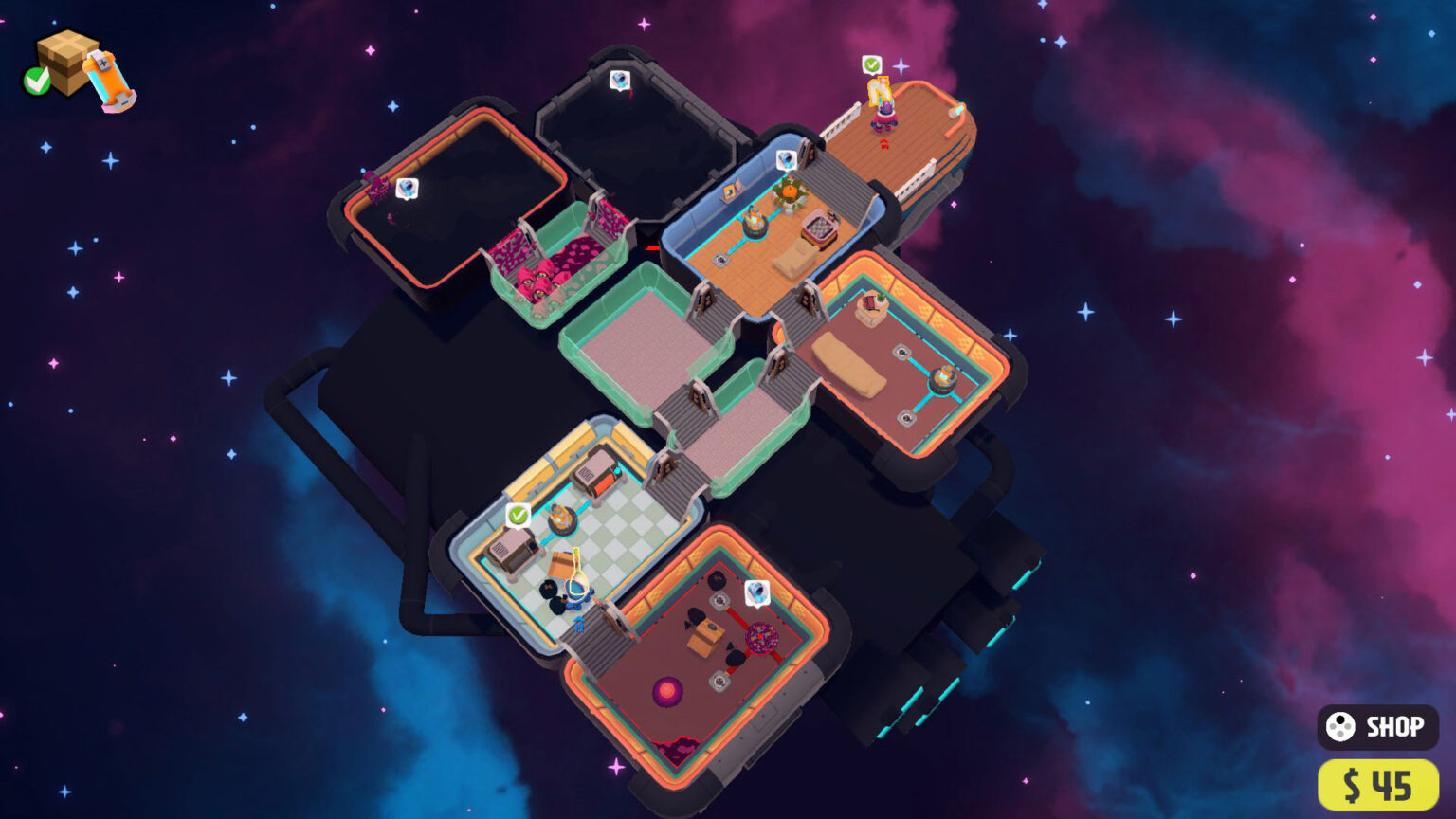Open the Shop menu
Viewport: 1456px width, 819px height.
pos(1377,726)
